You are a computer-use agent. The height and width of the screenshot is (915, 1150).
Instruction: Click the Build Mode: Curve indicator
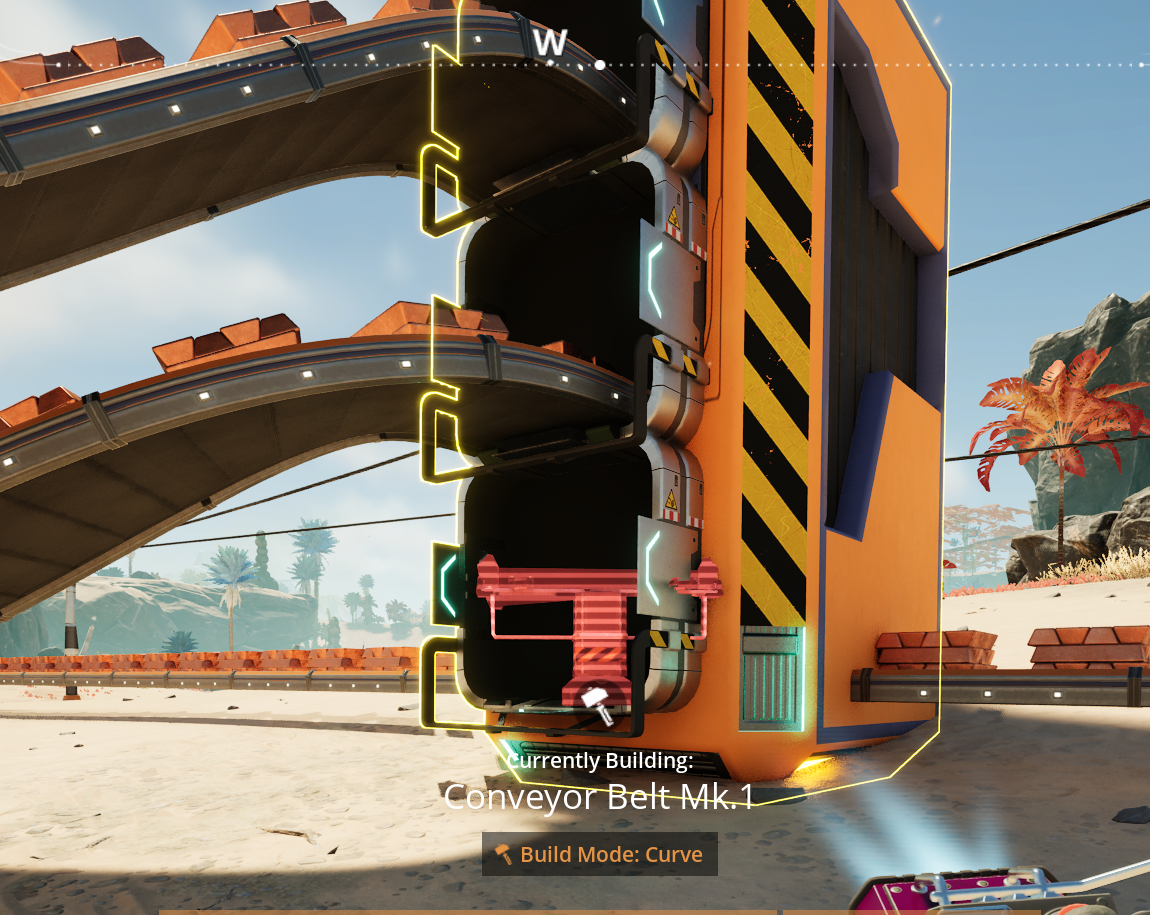tap(600, 855)
